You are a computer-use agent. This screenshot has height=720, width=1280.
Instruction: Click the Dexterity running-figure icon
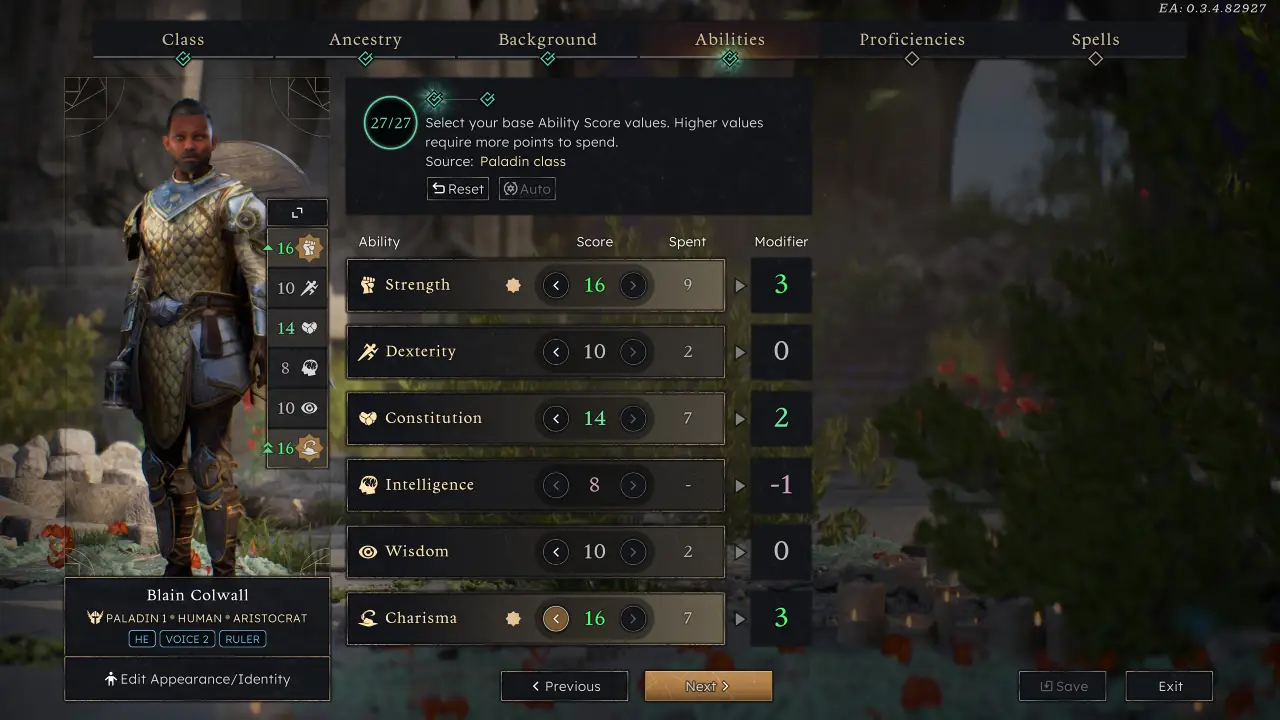point(368,351)
